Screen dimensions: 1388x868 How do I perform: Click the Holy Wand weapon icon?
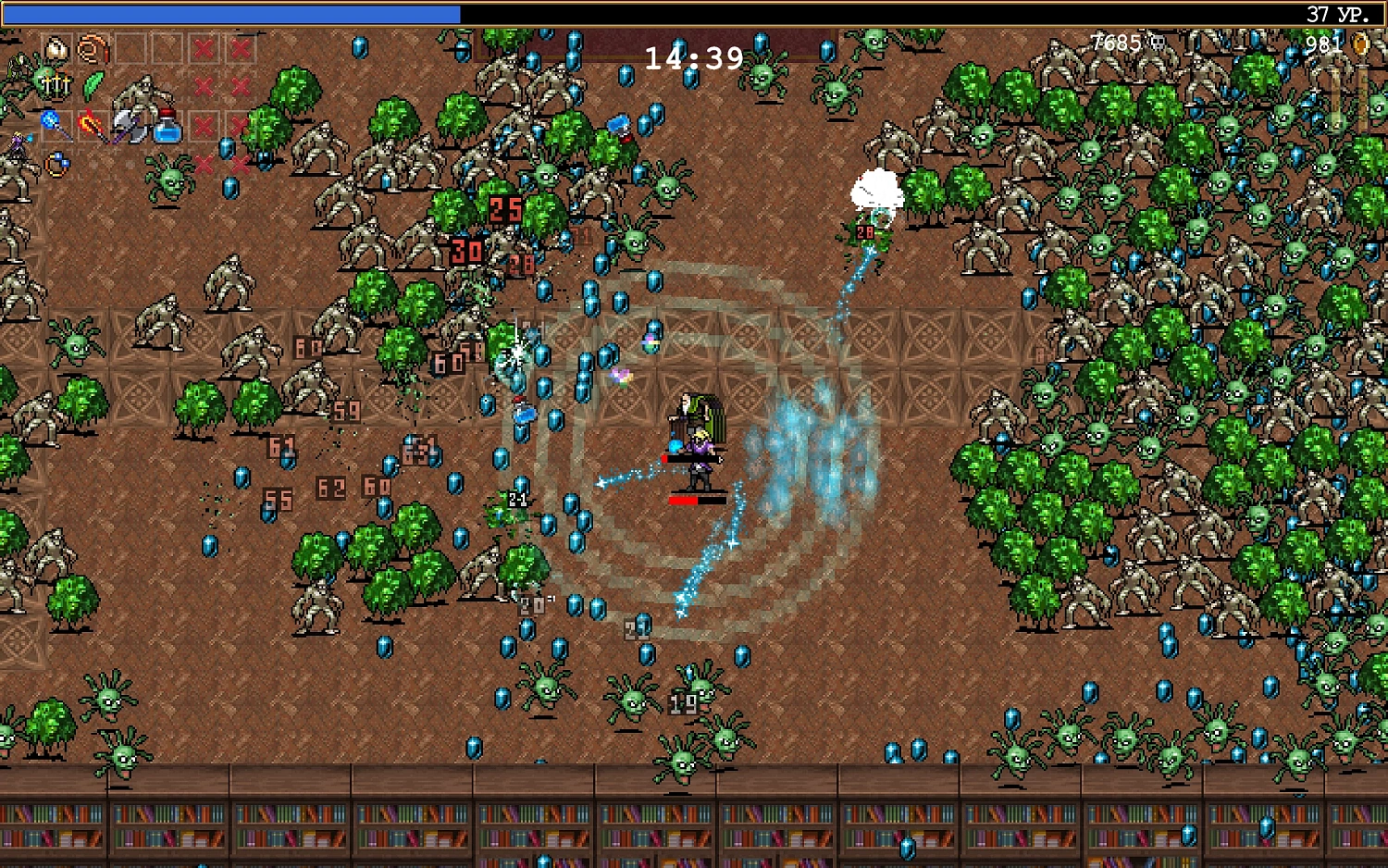[x=51, y=120]
